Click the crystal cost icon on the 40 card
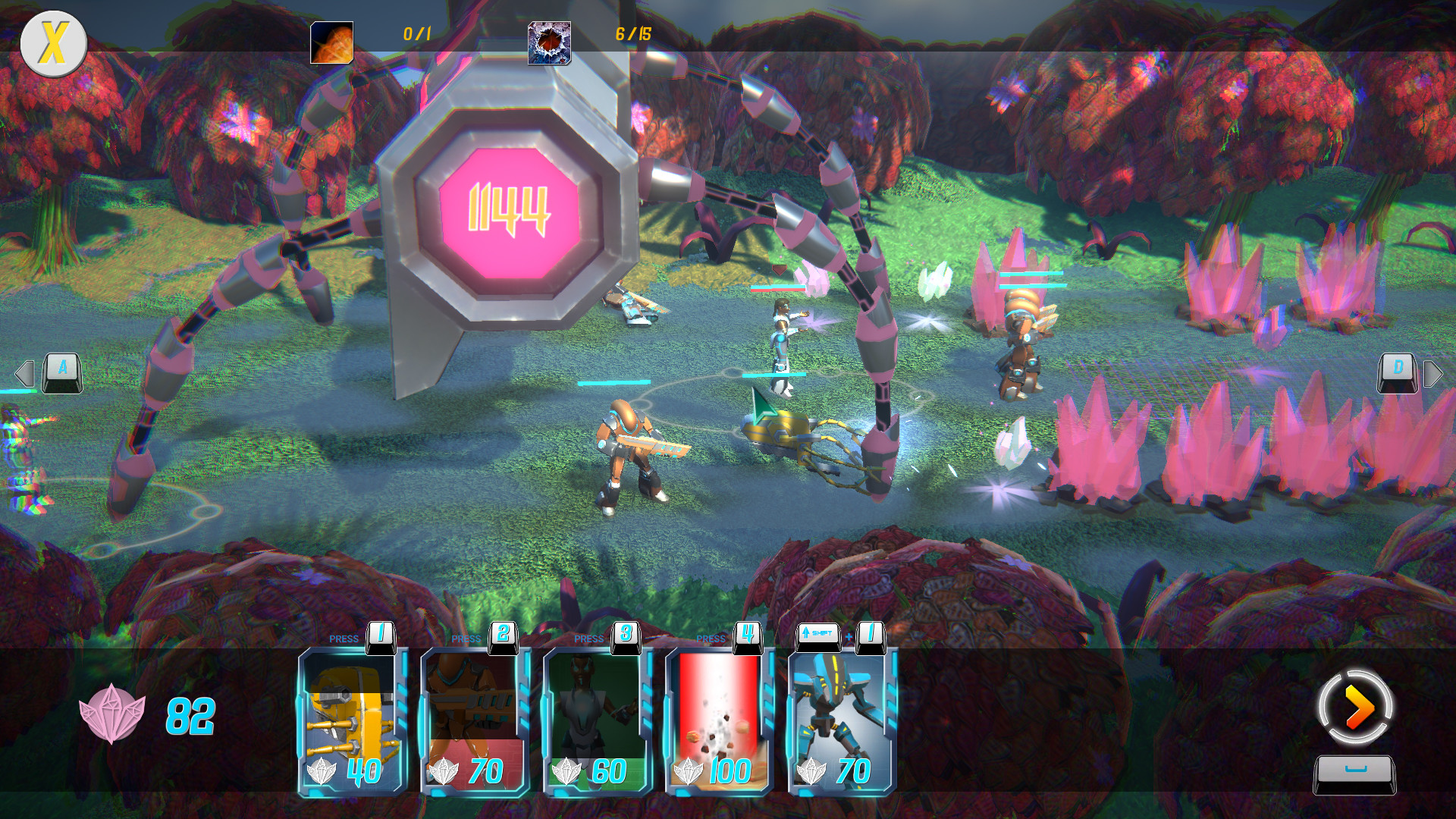1456x819 pixels. point(322,770)
